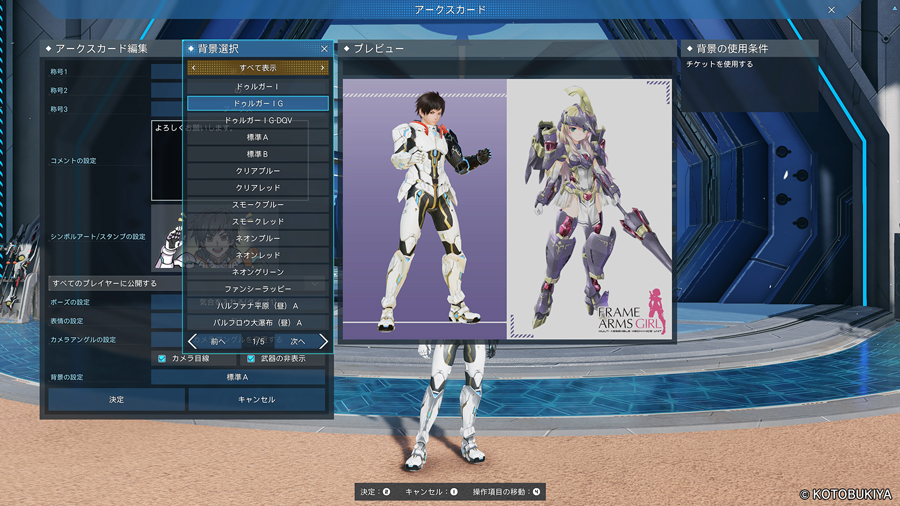The image size is (900, 506).
Task: Select the ドゥルガー I G background entry
Action: [x=258, y=103]
